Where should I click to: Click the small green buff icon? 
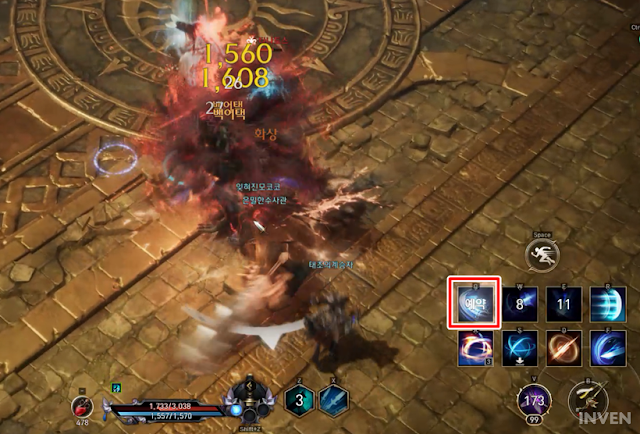coord(116,386)
